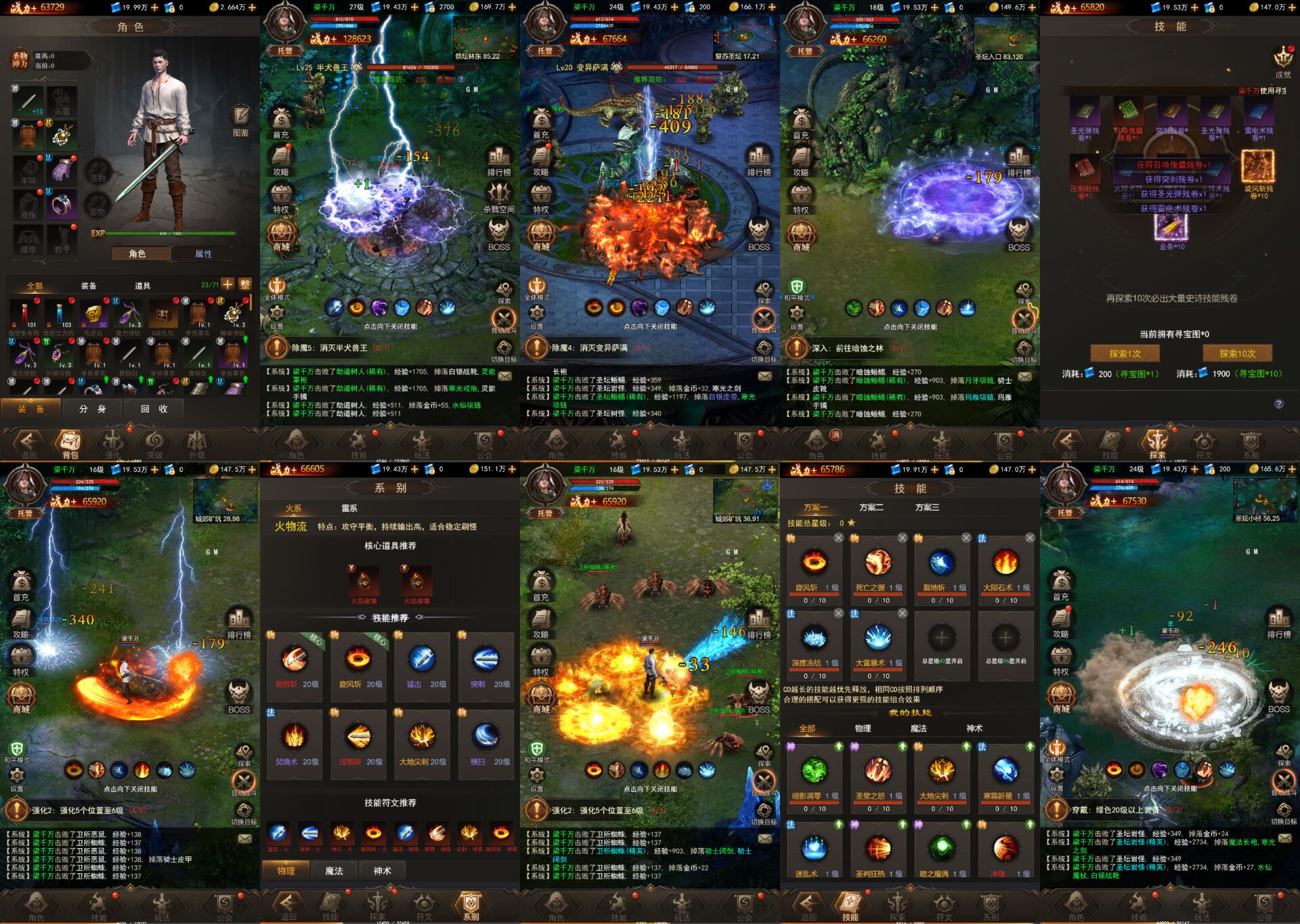Select the 焚烧术 recommended skill icon
Viewport: 1300px width, 924px height.
pyautogui.click(x=295, y=737)
